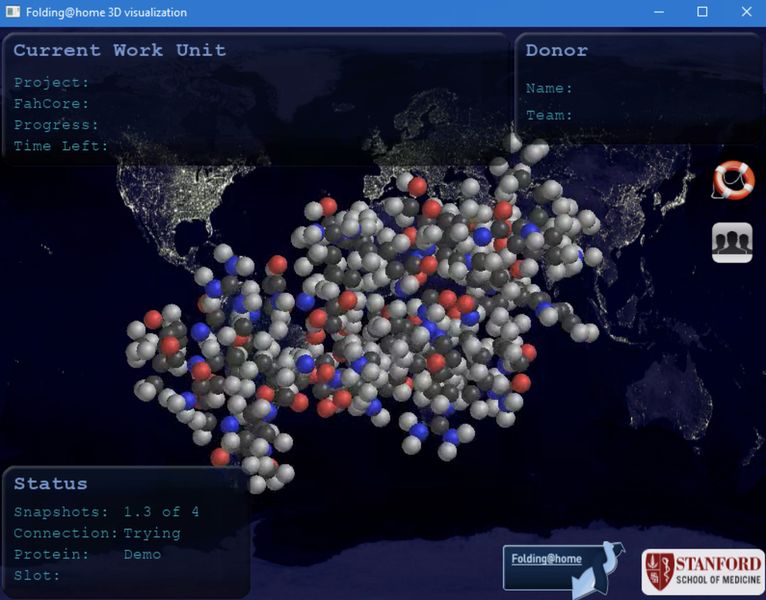
Task: Maximize the 3D visualization window
Action: (x=702, y=12)
